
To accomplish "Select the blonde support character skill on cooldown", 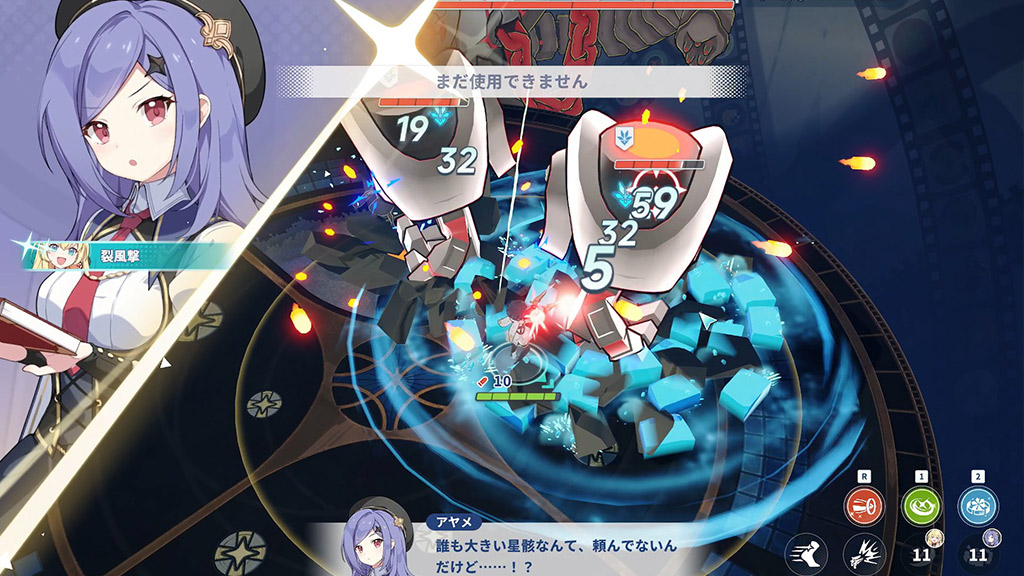I will coord(922,553).
